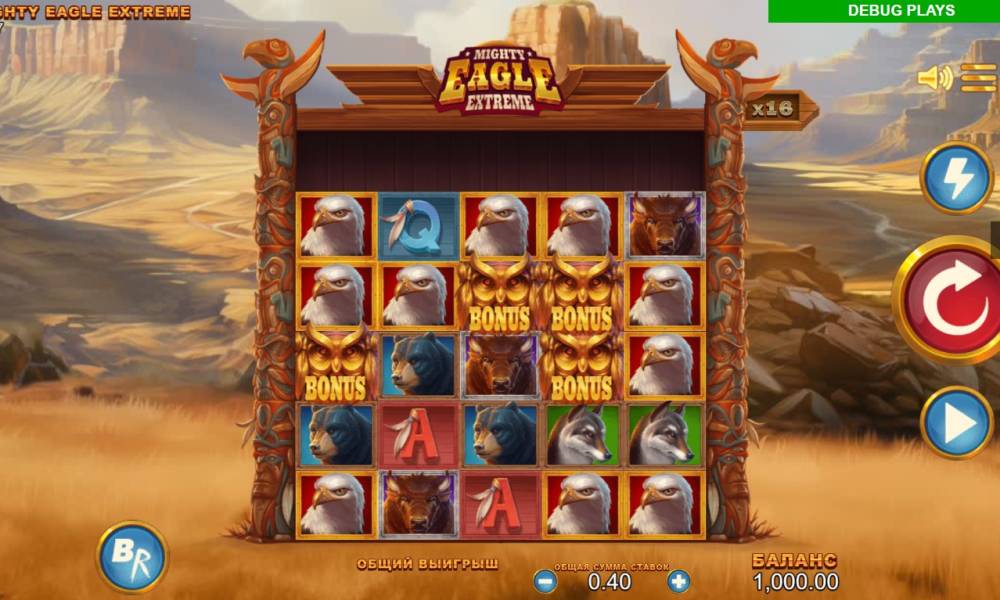Spin the reels with the red button
Image resolution: width=1000 pixels, height=600 pixels.
949,301
